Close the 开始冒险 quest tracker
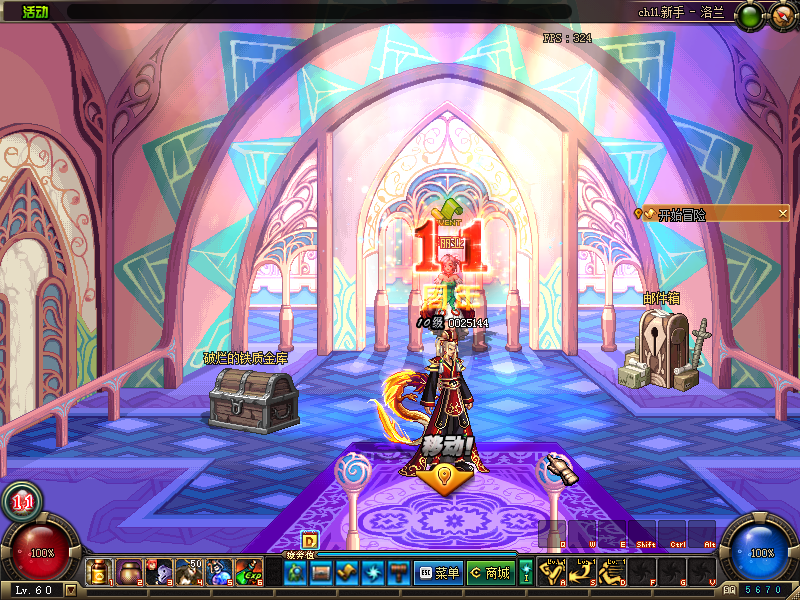The width and height of the screenshot is (800, 600). click(782, 213)
